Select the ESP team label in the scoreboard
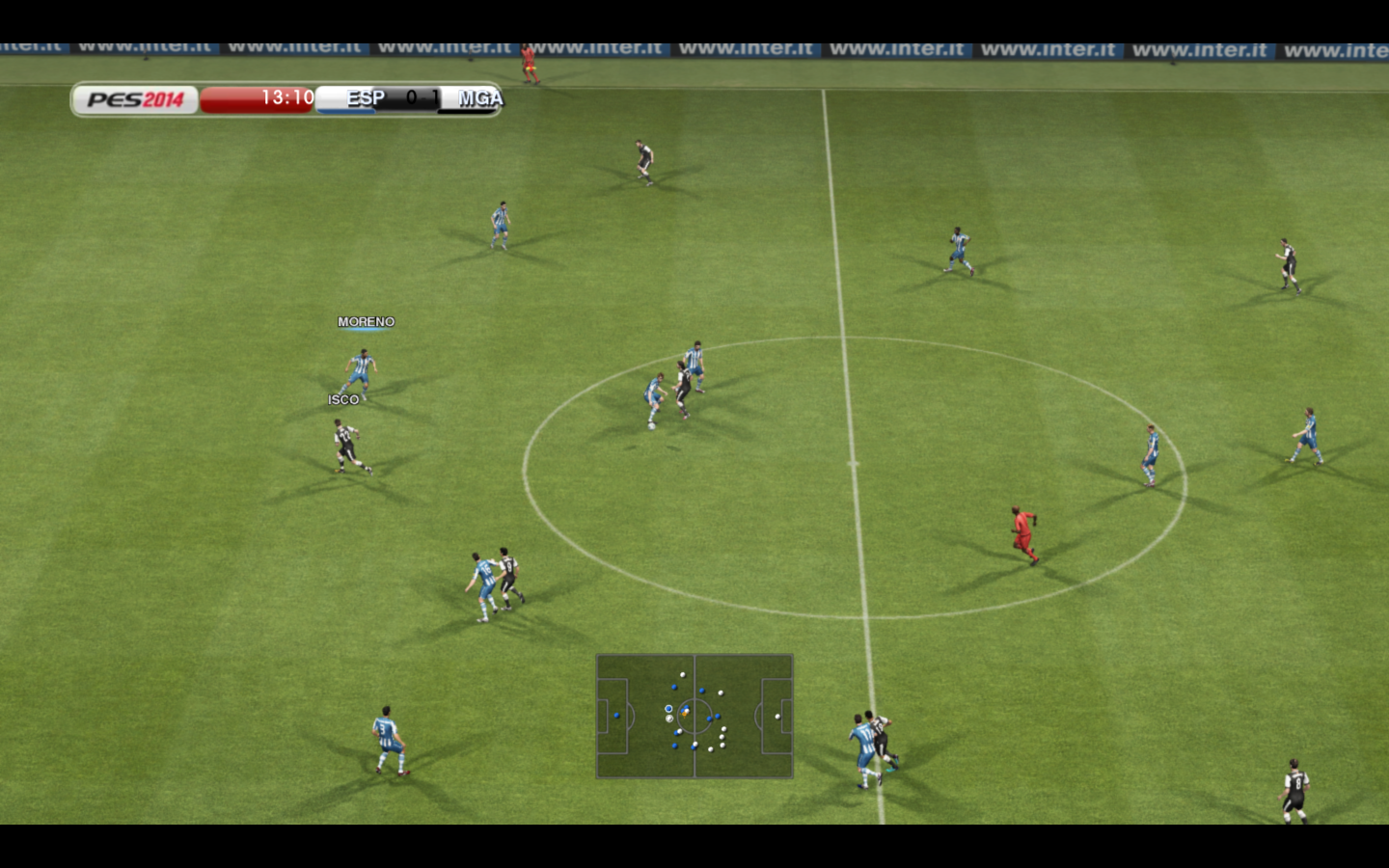Viewport: 1389px width, 868px height. click(368, 96)
